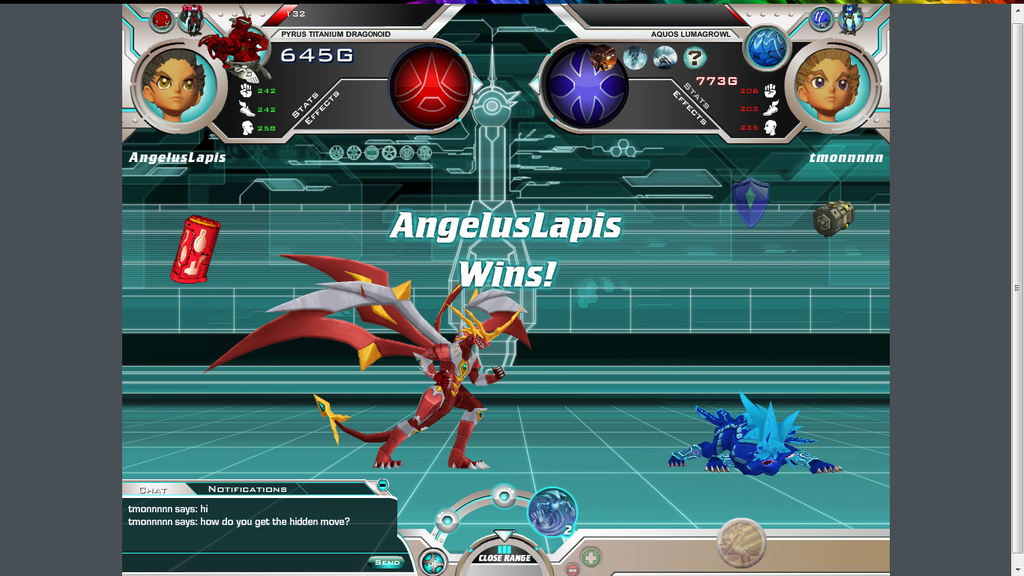Click the Pyrus Titanium Dragonoid ball icon
The height and width of the screenshot is (576, 1024).
point(162,18)
